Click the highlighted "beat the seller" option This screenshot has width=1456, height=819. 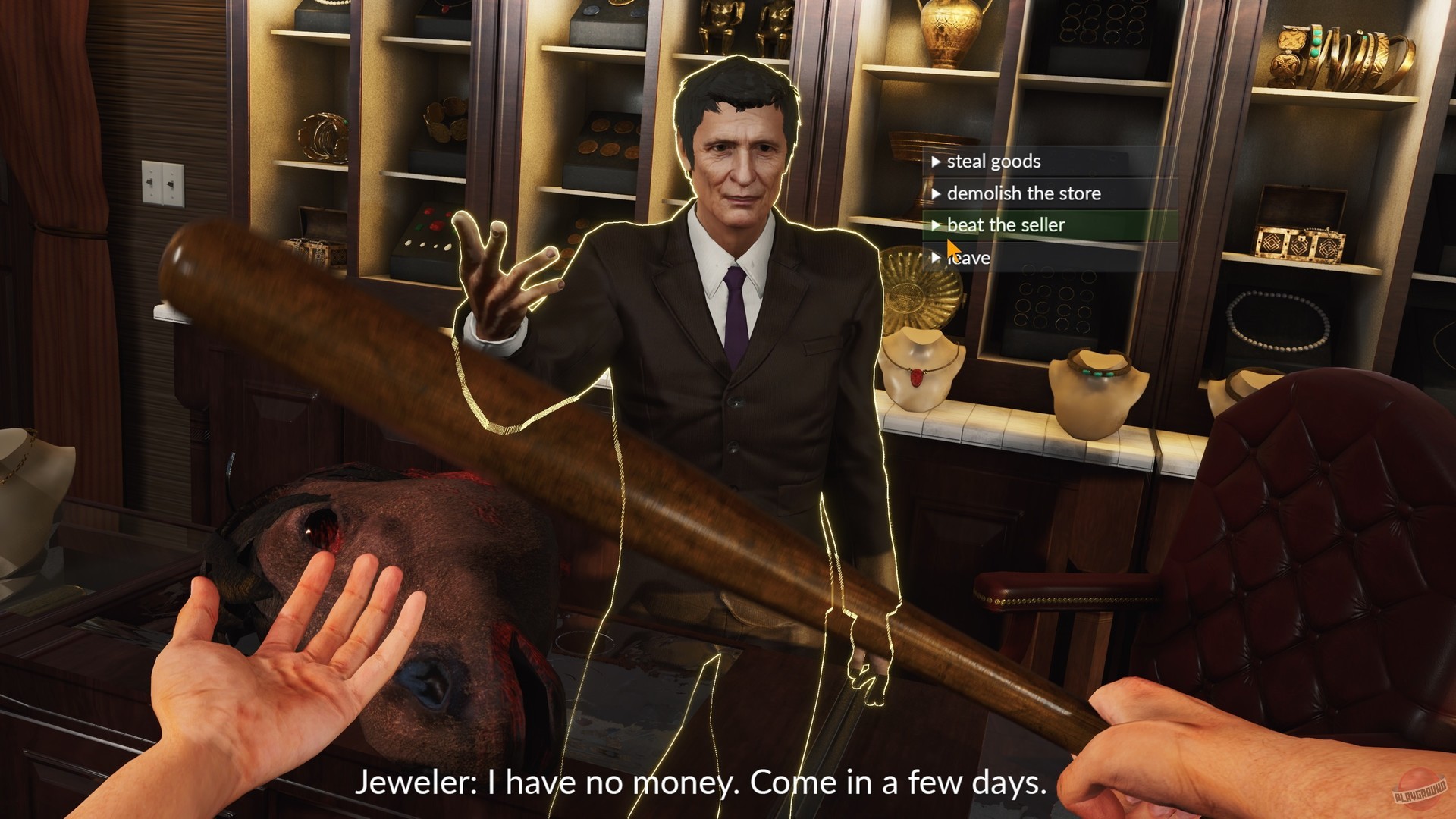(x=1006, y=225)
